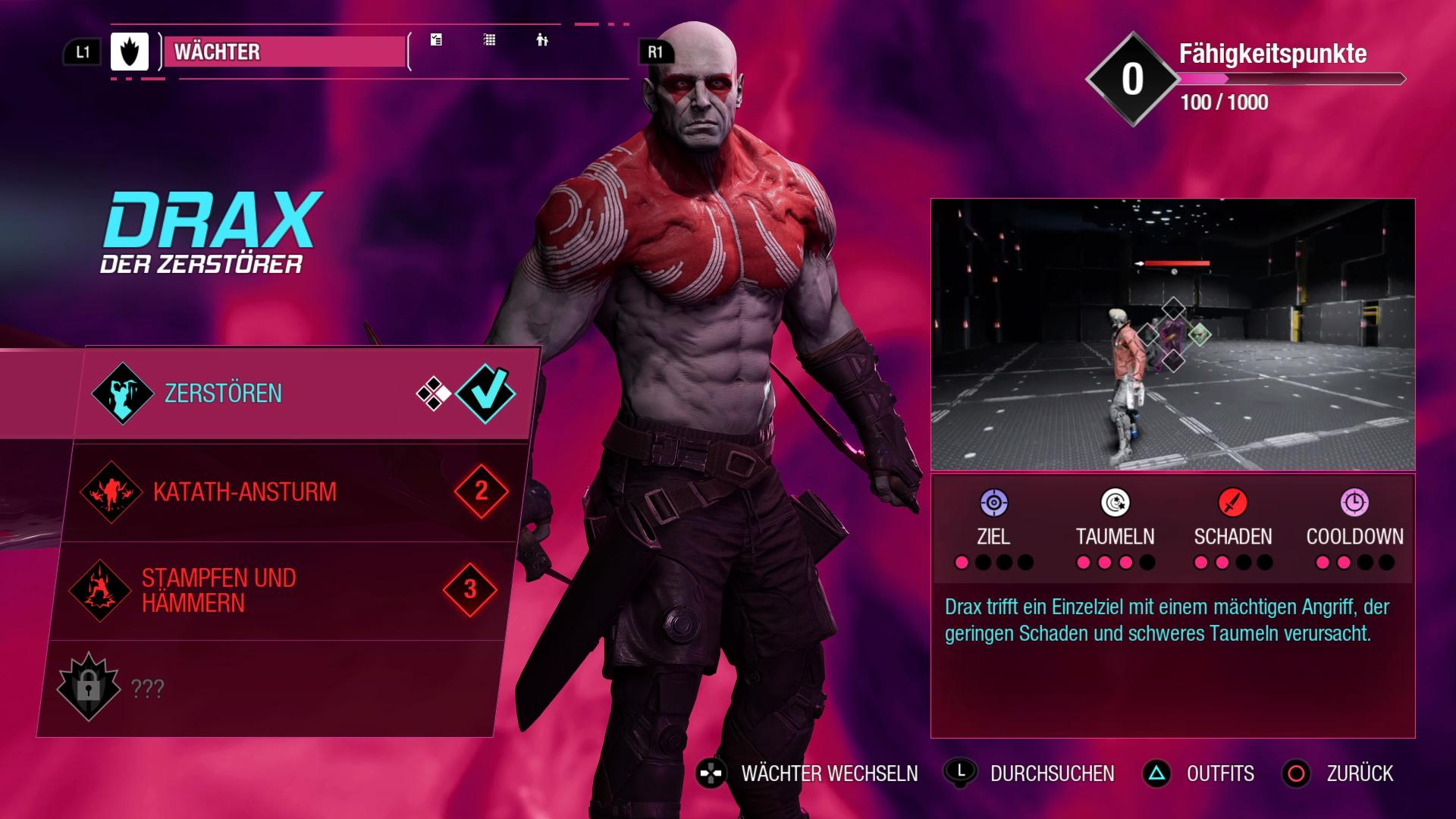The width and height of the screenshot is (1456, 819).
Task: Switch to the grid list tab icon
Action: tap(490, 40)
